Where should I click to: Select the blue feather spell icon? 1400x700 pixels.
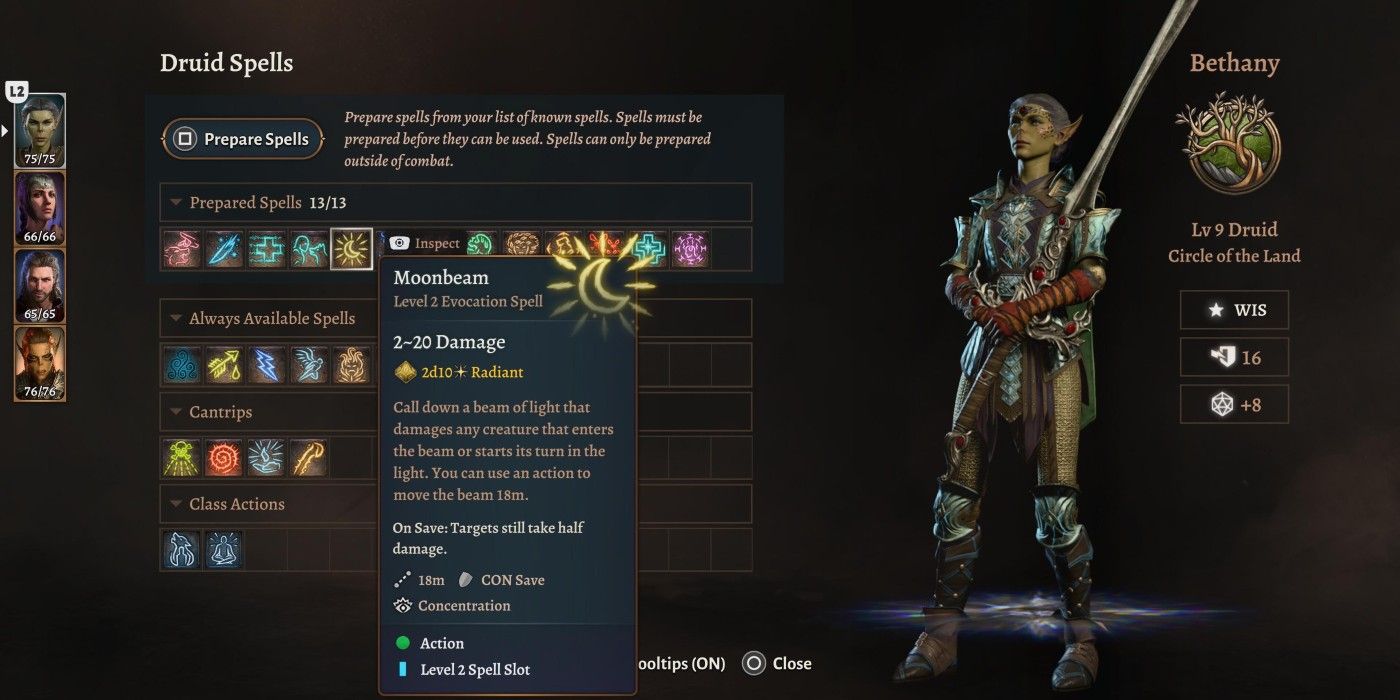[x=225, y=249]
